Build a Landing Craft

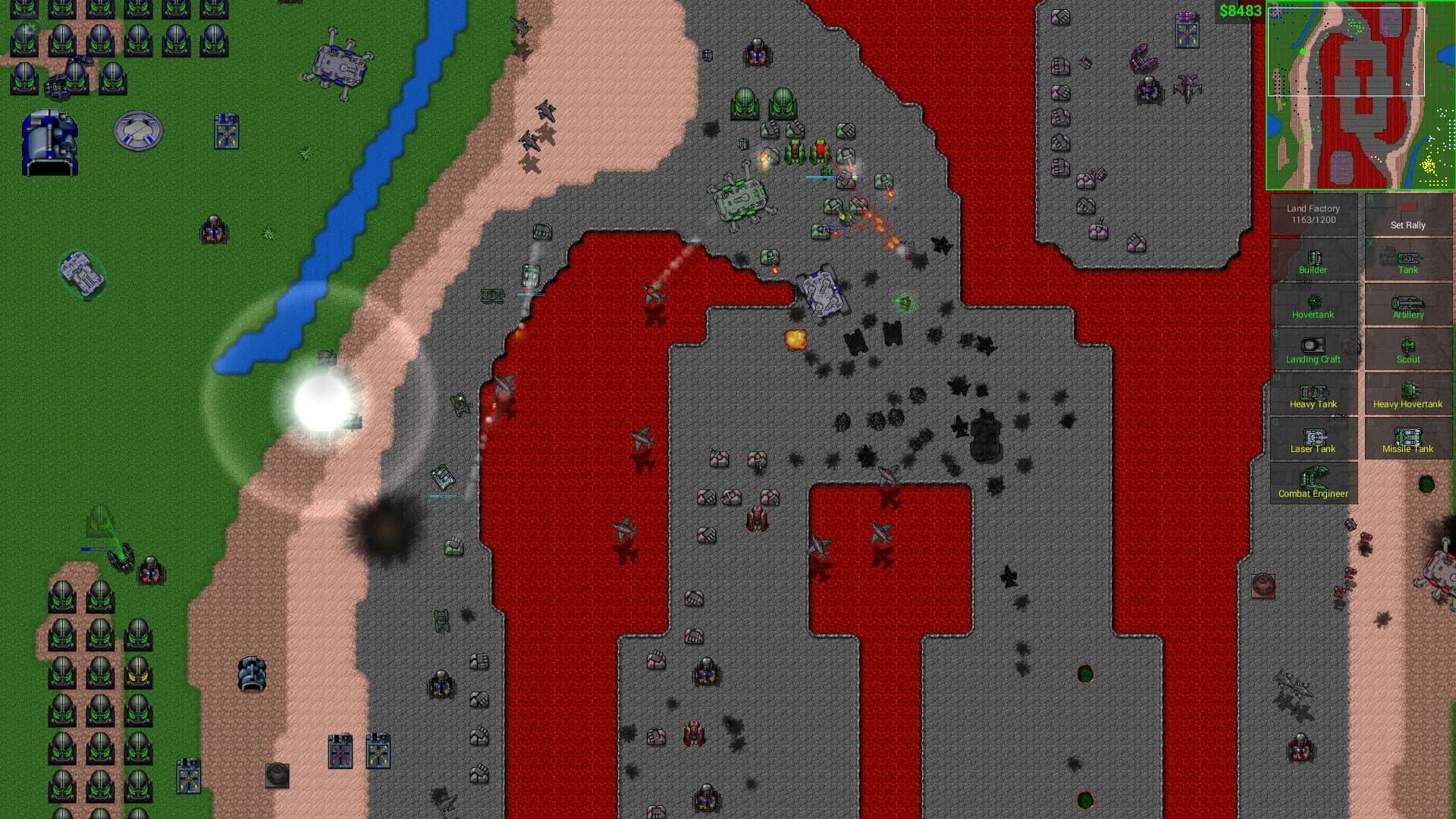[1314, 348]
